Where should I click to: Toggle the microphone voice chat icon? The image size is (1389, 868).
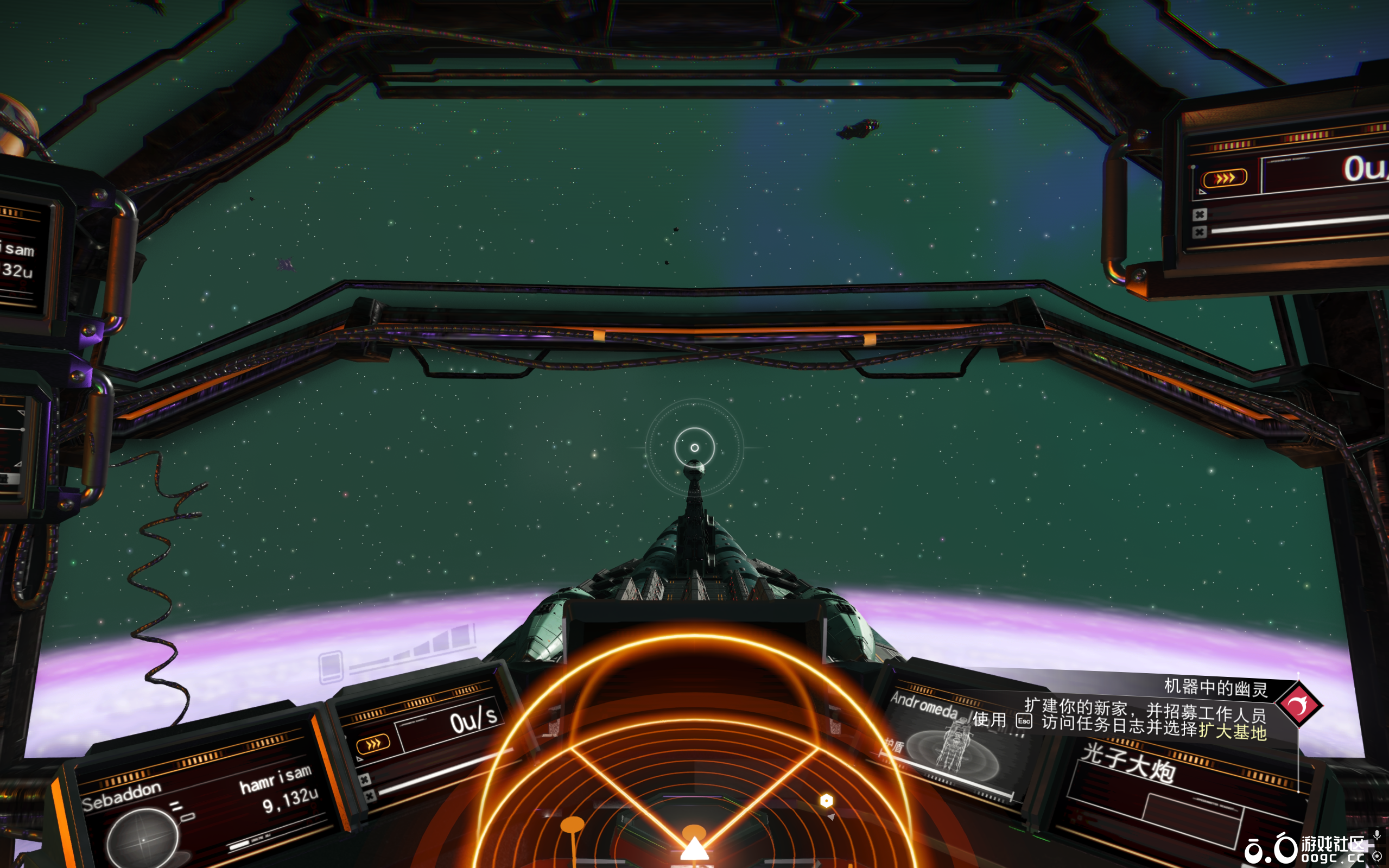tap(1377, 835)
